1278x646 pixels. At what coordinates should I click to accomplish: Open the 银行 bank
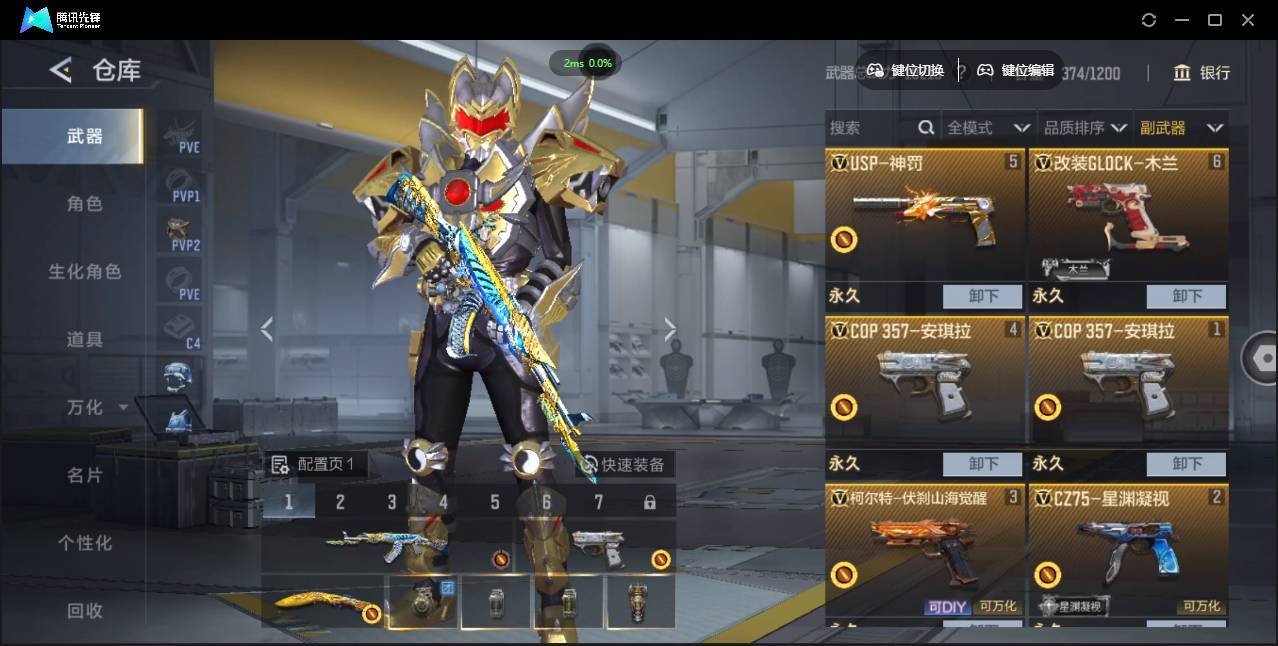(x=1201, y=73)
